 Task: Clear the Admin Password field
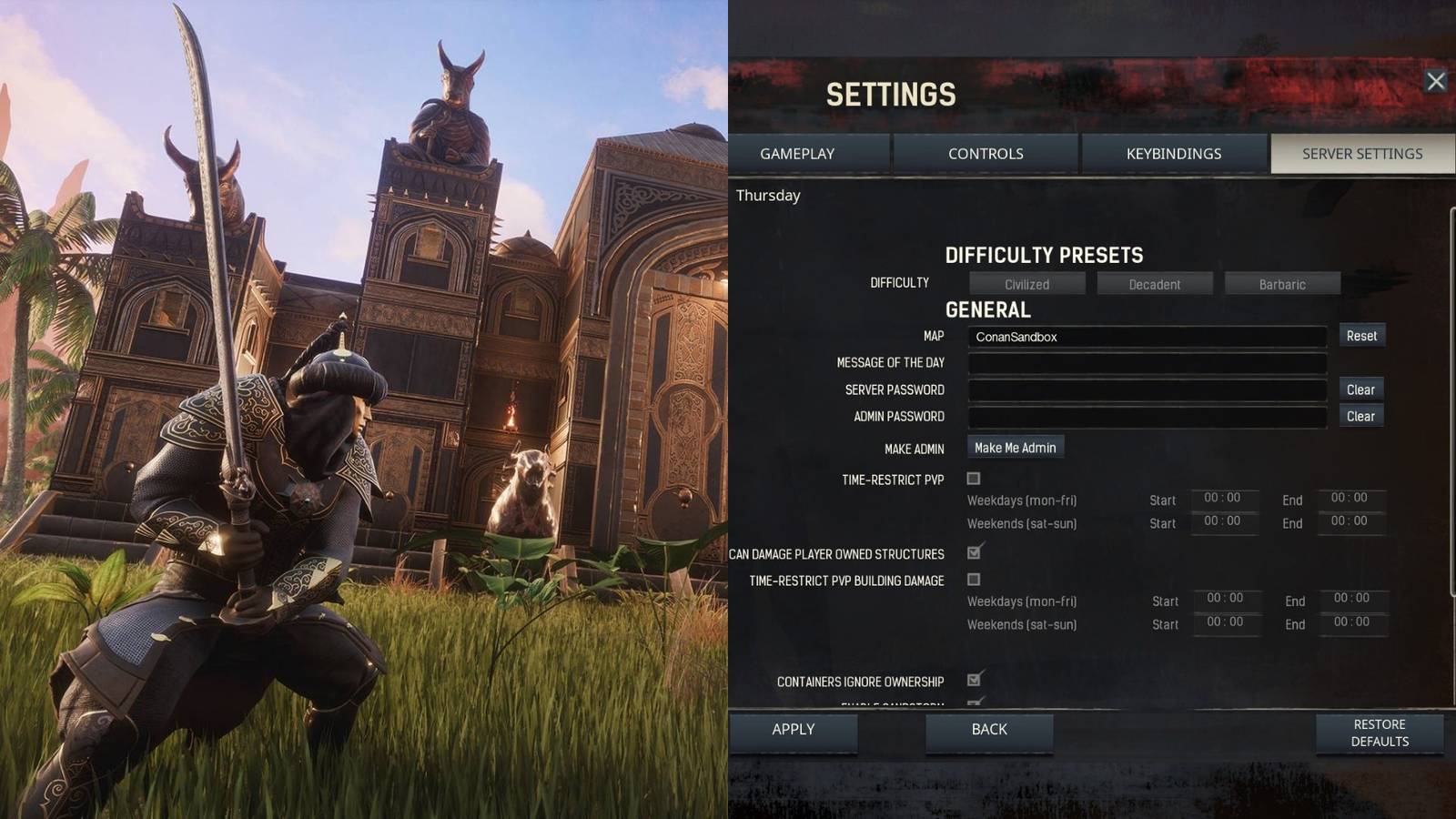pos(1361,415)
